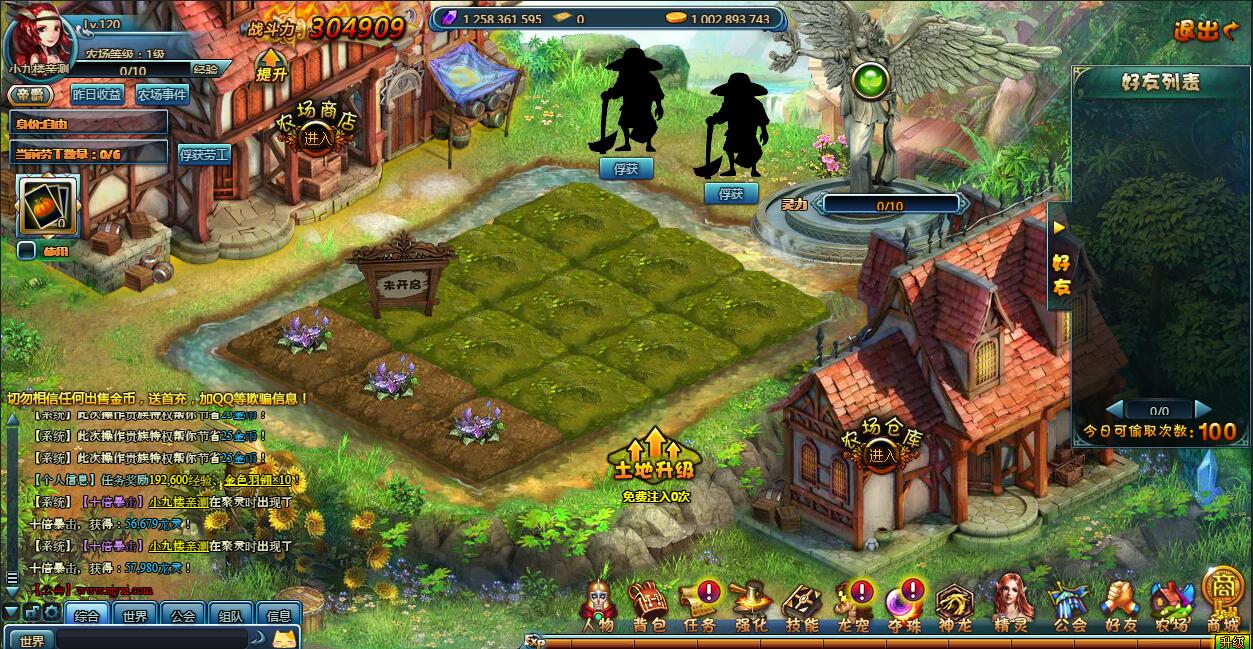Open the chat settings gear icon
Image resolution: width=1253 pixels, height=649 pixels.
click(x=50, y=612)
